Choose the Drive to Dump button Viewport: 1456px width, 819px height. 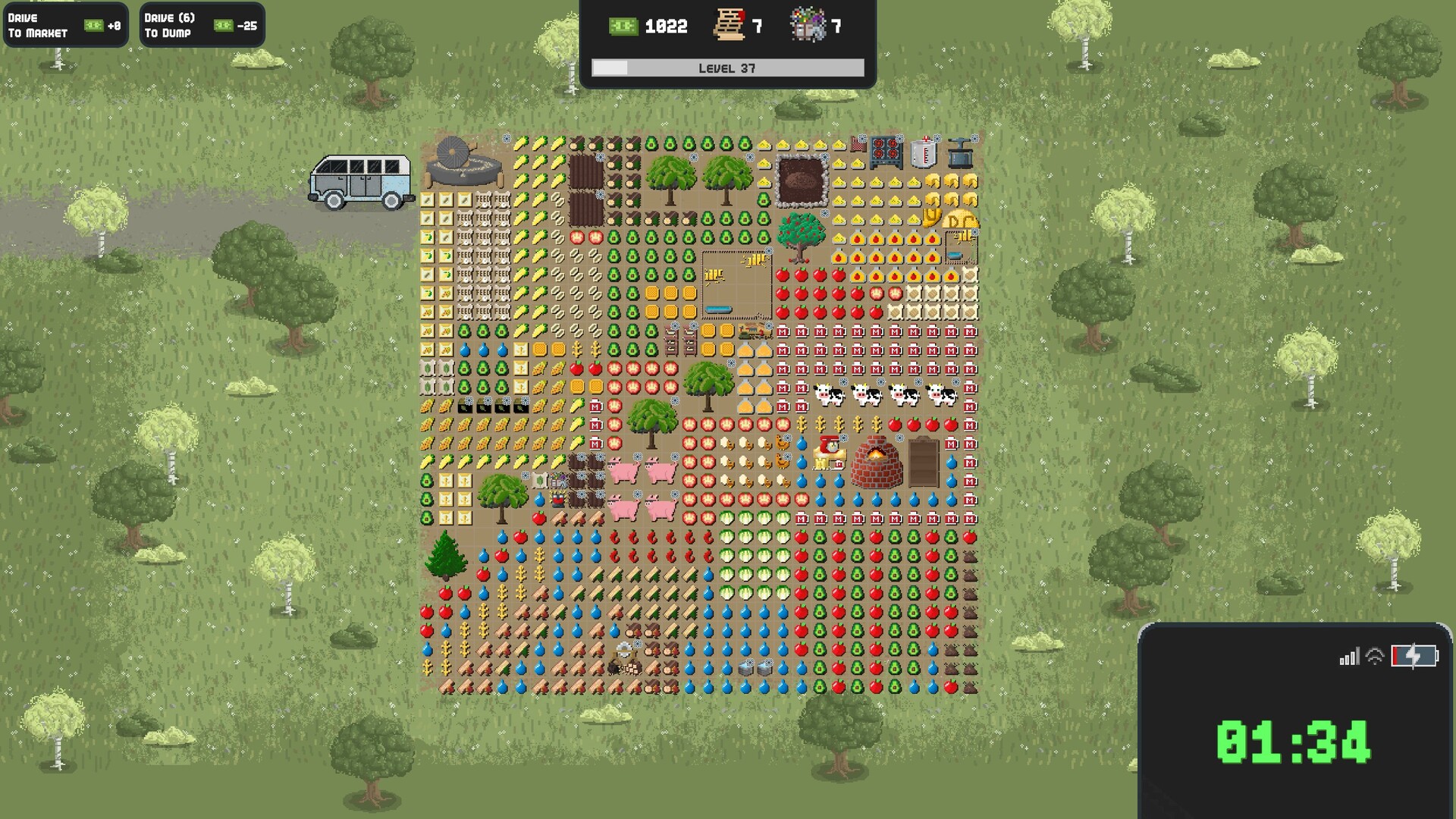tap(202, 26)
